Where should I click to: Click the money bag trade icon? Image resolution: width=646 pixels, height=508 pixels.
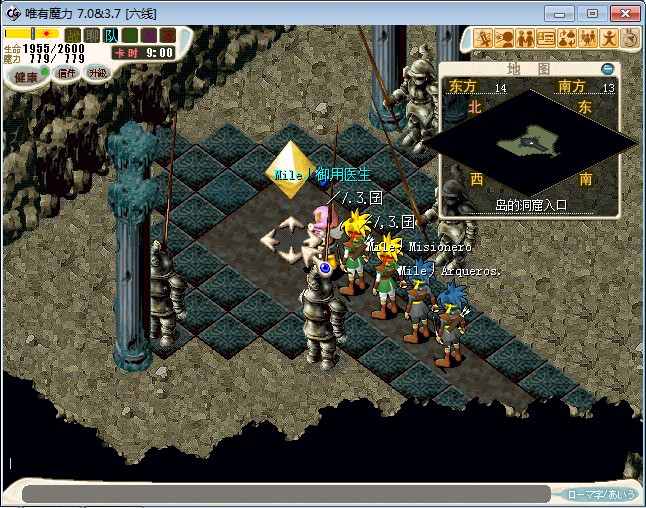pos(567,39)
